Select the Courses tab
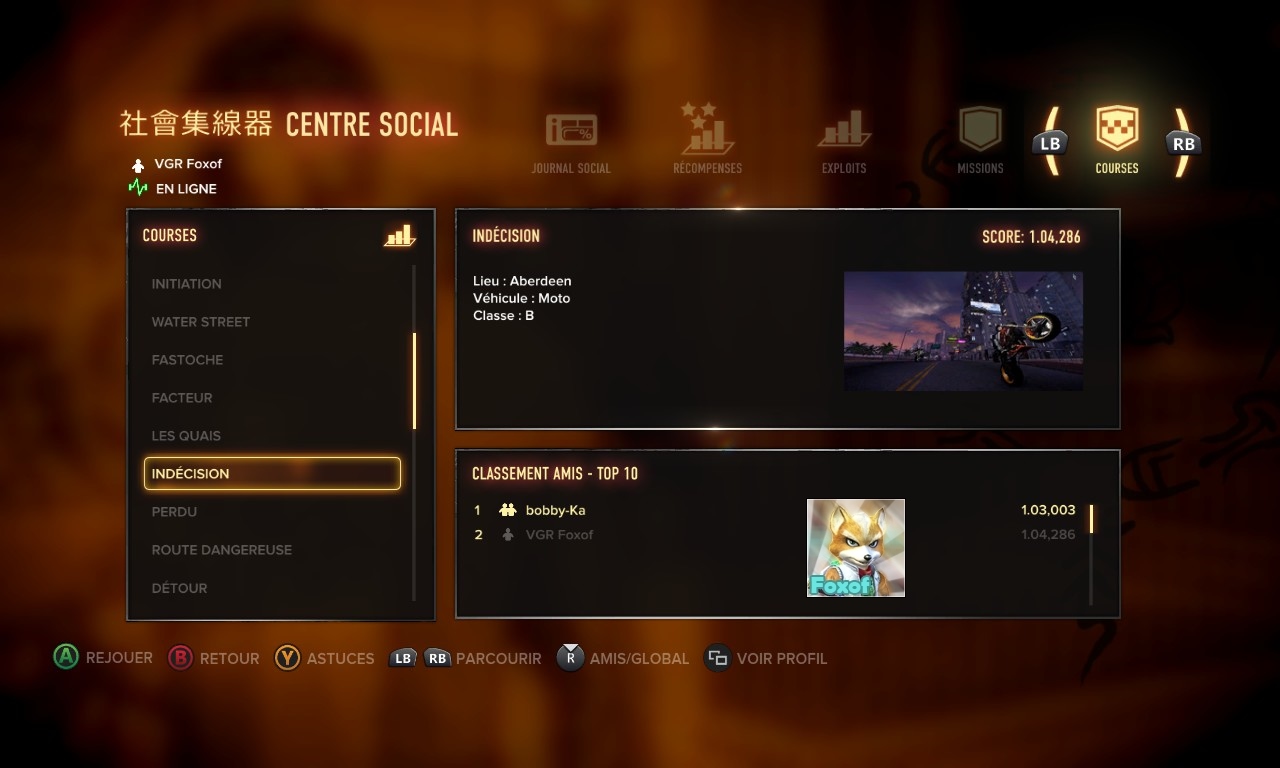Viewport: 1280px width, 768px height. click(1117, 139)
